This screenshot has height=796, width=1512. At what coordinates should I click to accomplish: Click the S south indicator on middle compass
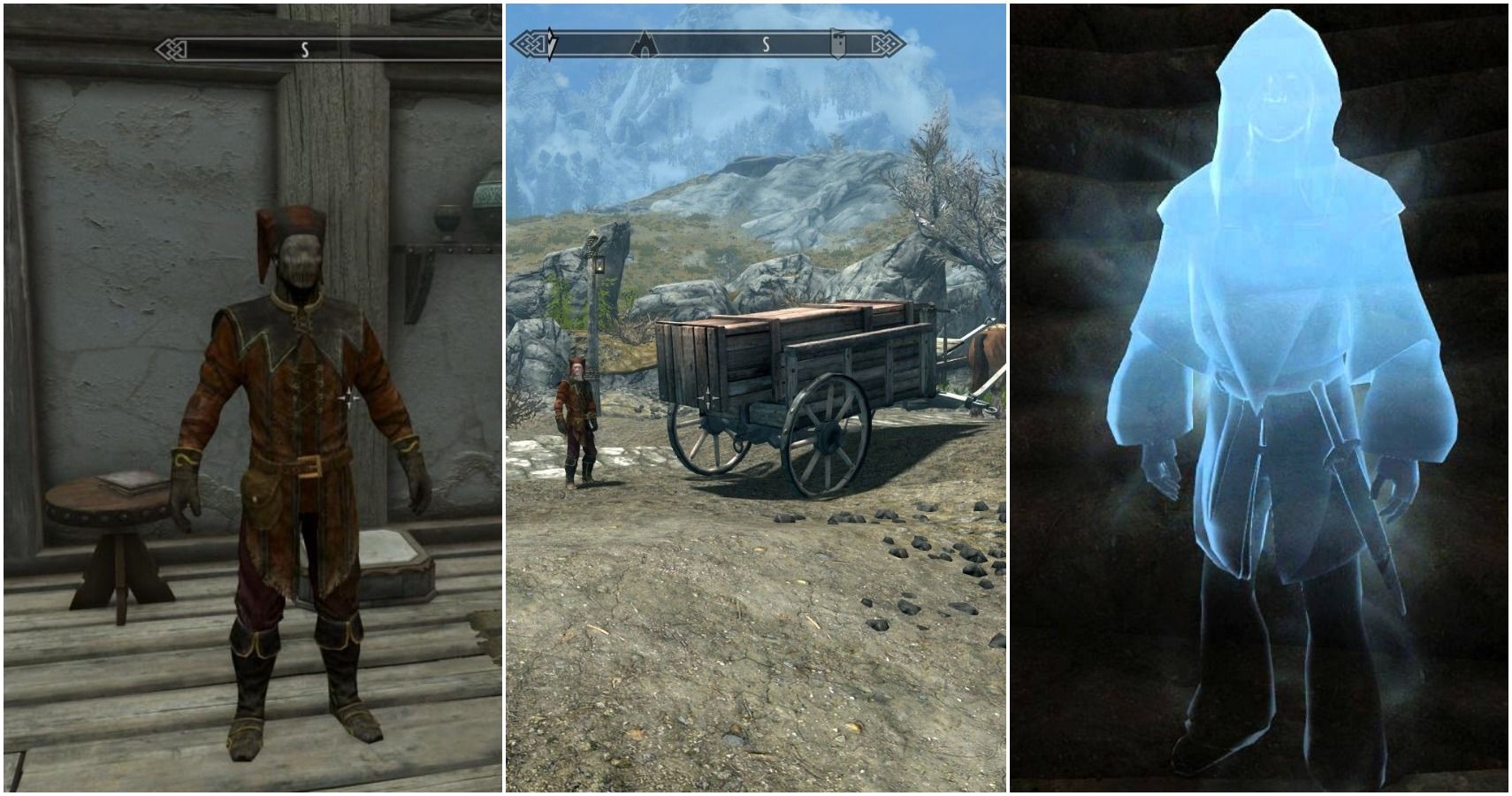coord(766,44)
